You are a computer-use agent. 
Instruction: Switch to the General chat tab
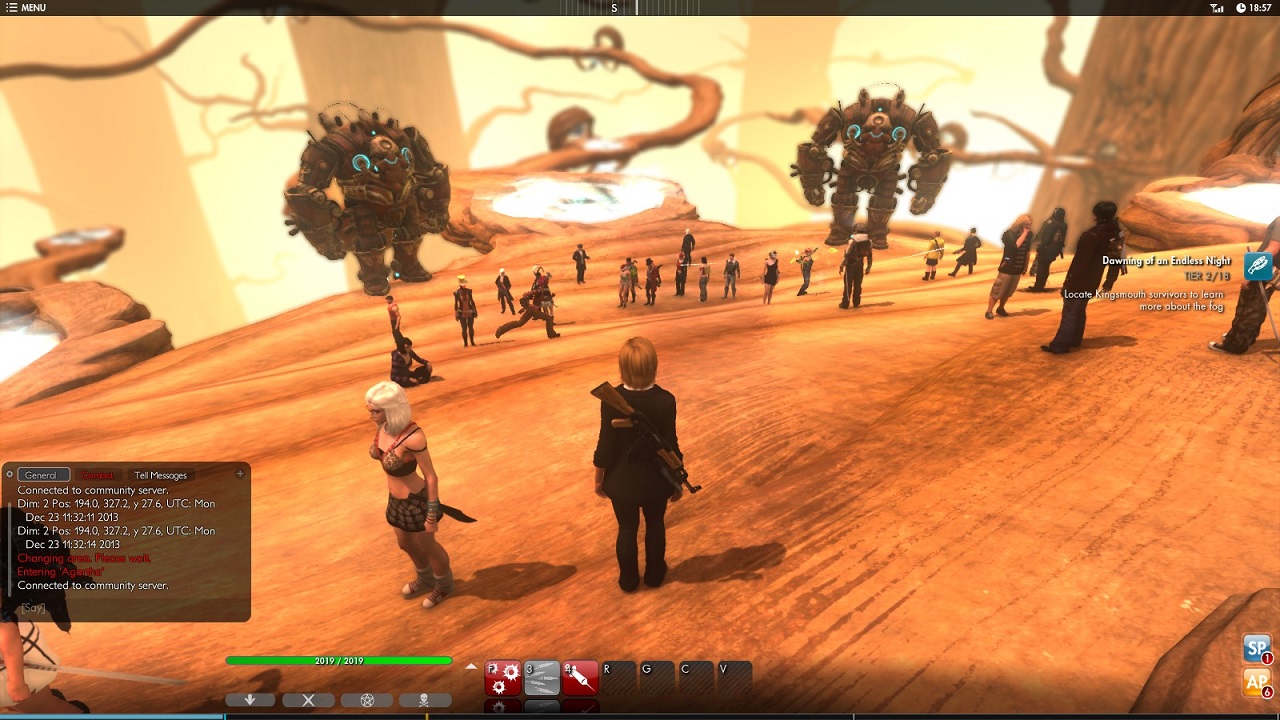pos(43,475)
